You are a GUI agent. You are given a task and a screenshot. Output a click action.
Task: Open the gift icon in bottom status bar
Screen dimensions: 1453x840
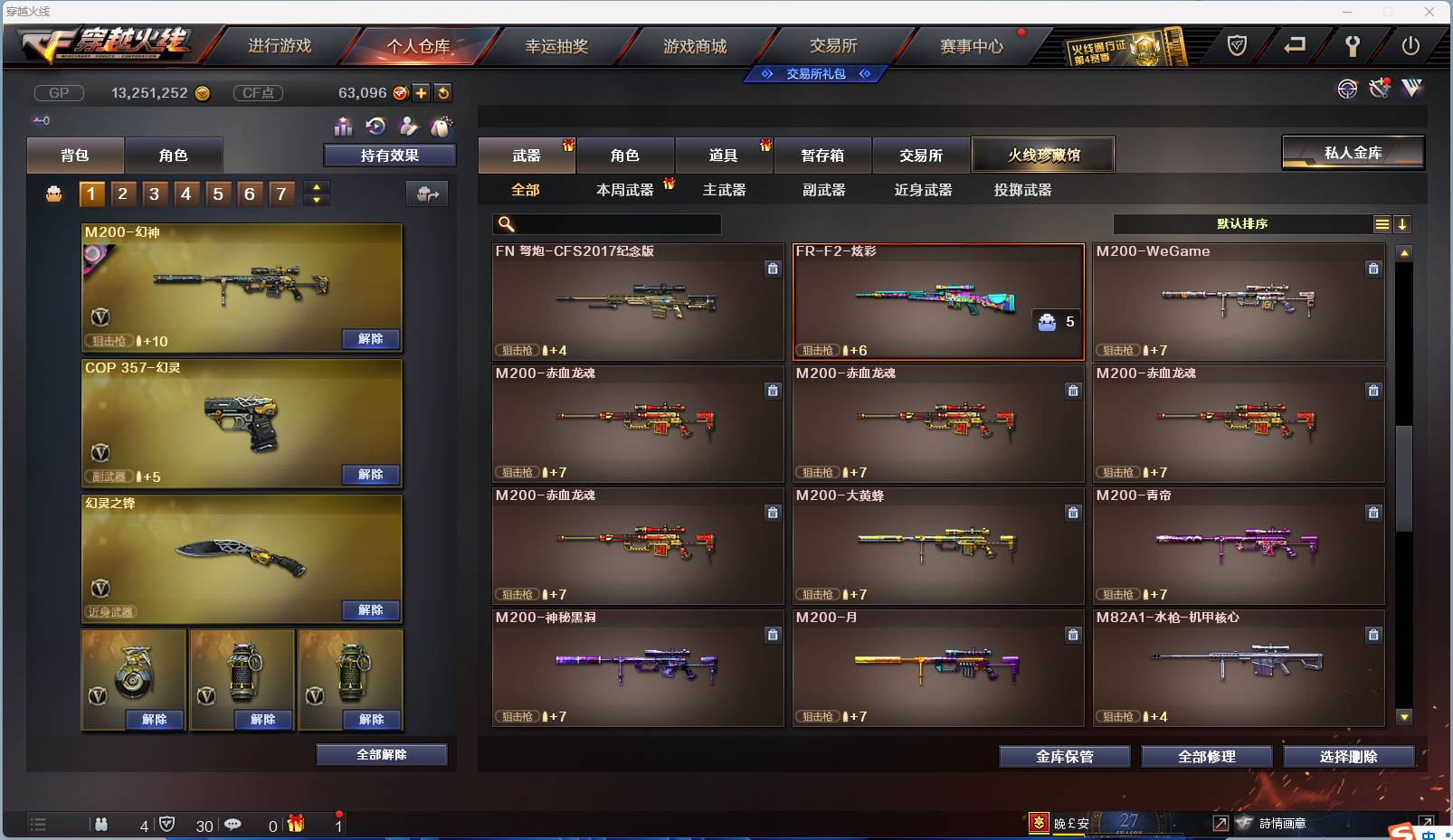[296, 825]
